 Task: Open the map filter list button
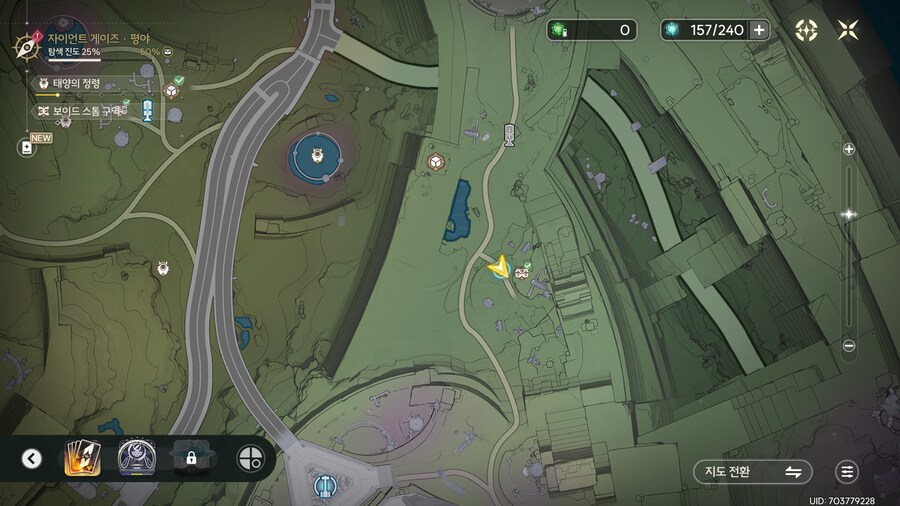tap(848, 472)
